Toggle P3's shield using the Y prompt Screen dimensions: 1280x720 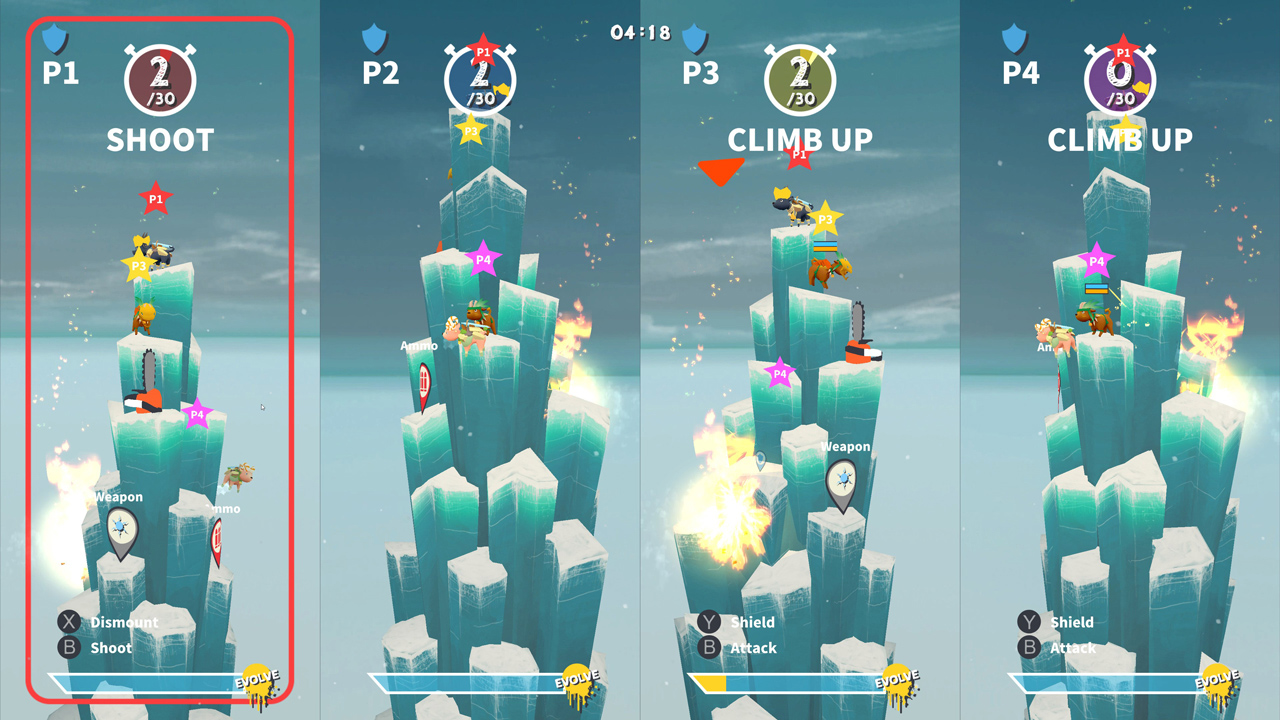tap(708, 622)
